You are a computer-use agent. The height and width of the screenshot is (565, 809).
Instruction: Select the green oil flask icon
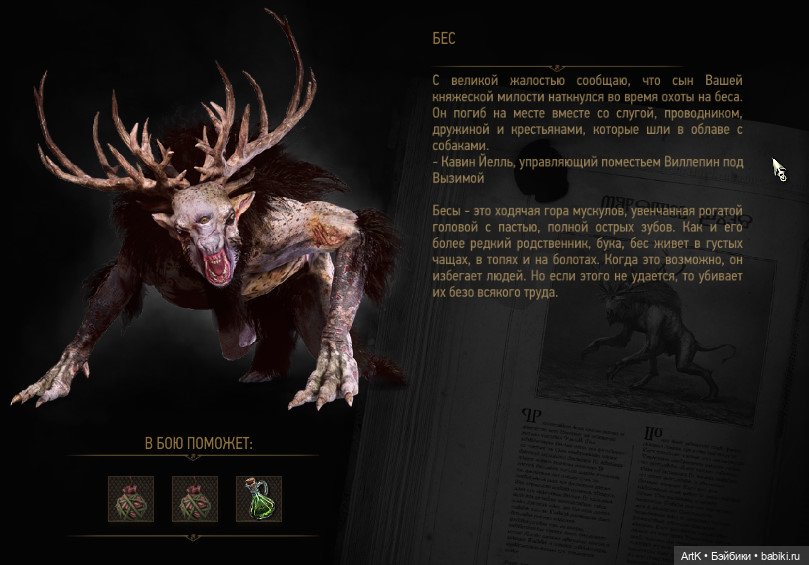[x=258, y=498]
